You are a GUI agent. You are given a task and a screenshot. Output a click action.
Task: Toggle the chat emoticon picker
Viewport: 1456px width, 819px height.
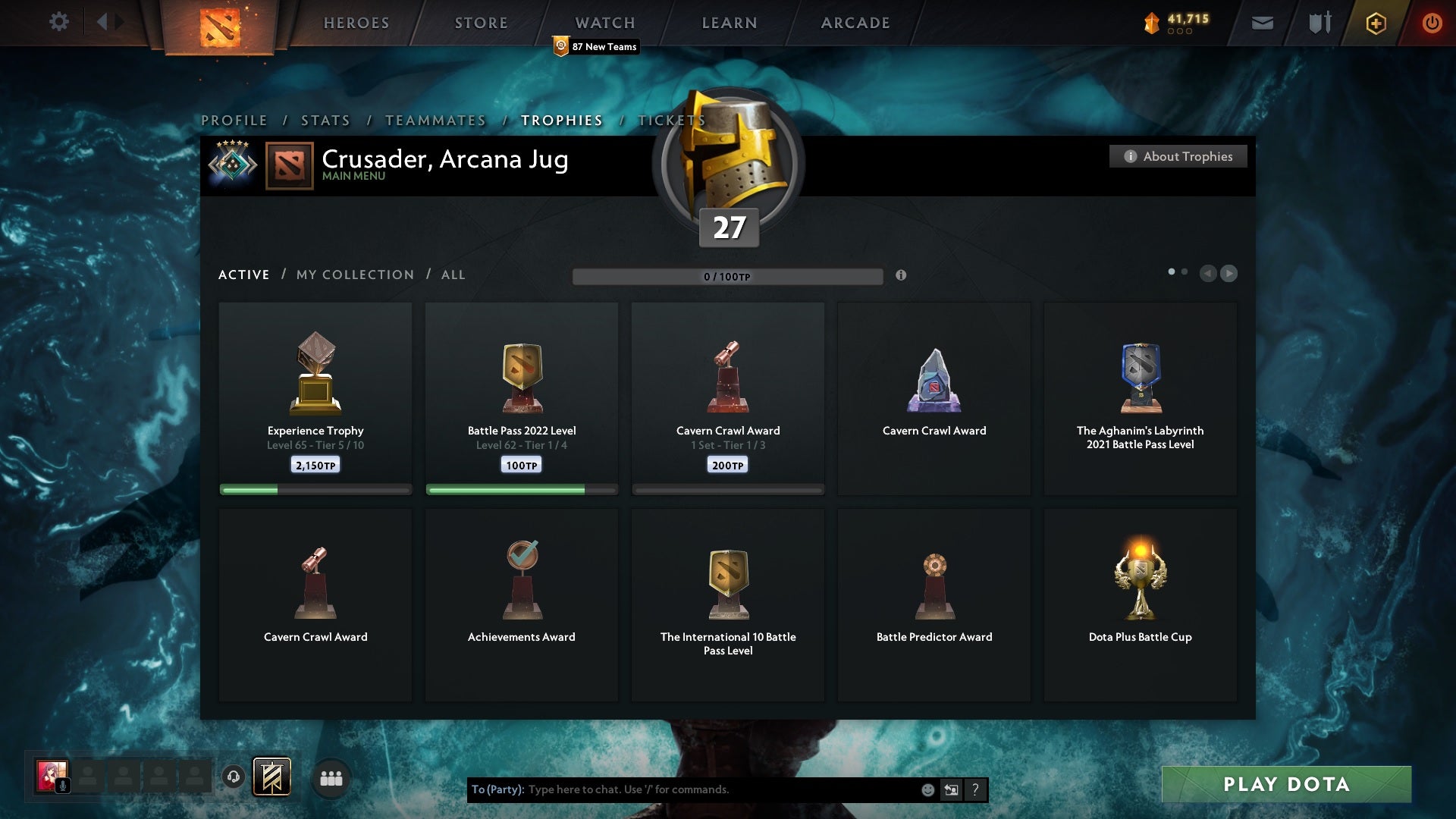click(927, 789)
